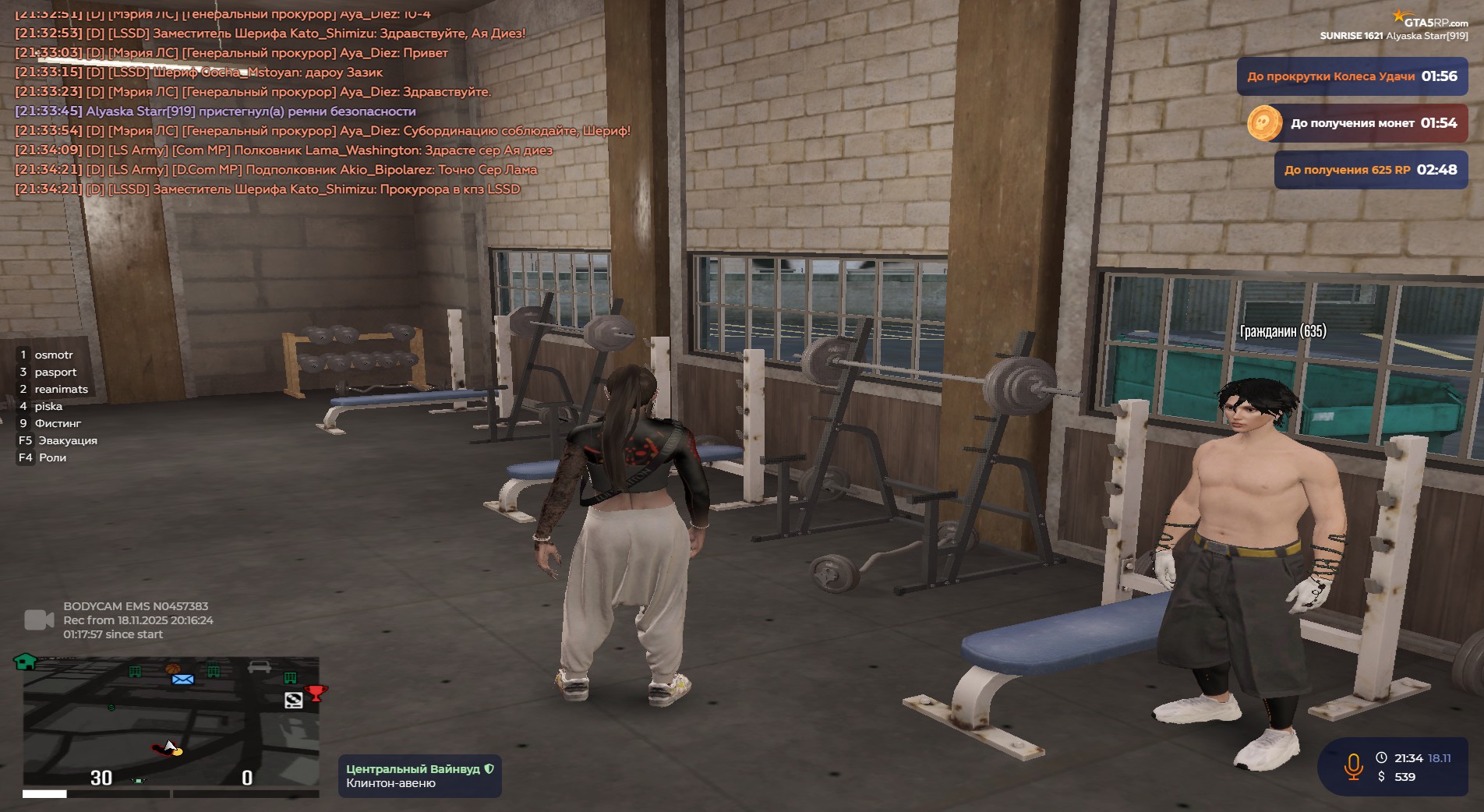Select the mail envelope marker on the minimap
1484x812 pixels.
click(x=182, y=680)
